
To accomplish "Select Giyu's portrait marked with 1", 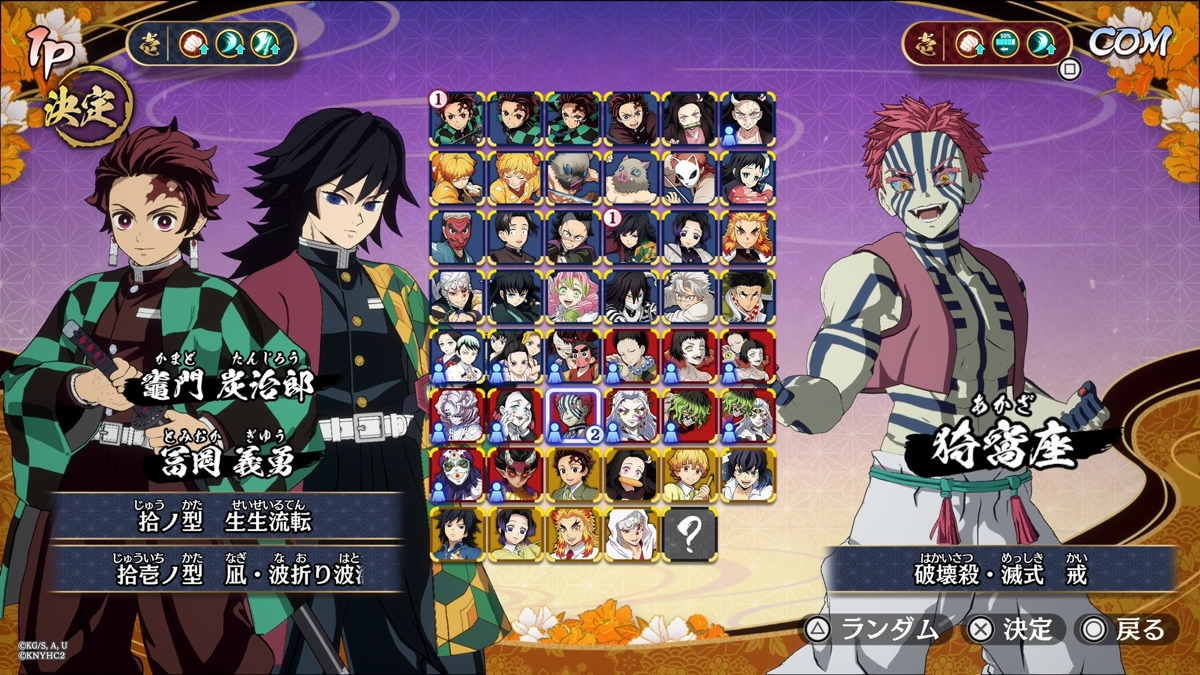I will coord(632,237).
